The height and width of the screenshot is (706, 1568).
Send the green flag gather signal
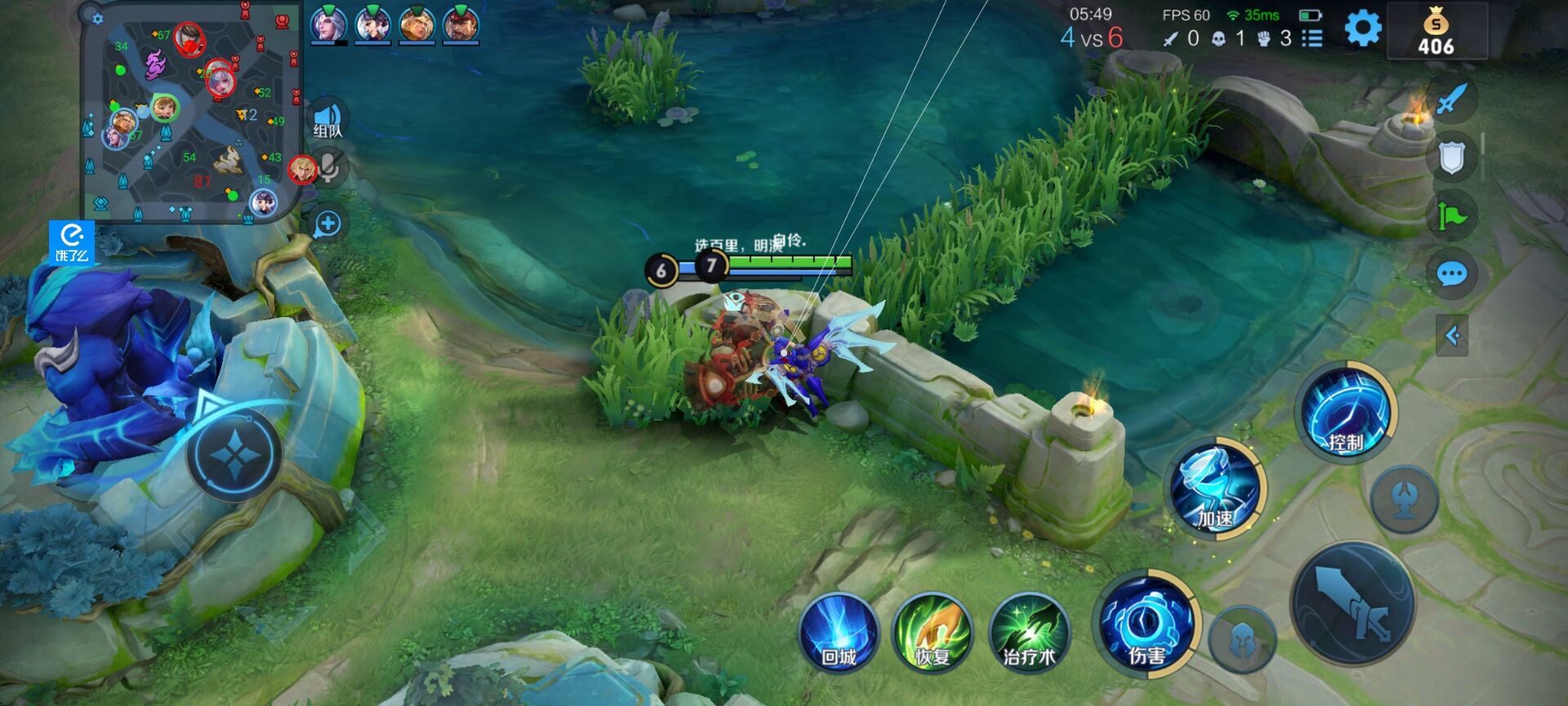click(x=1452, y=216)
